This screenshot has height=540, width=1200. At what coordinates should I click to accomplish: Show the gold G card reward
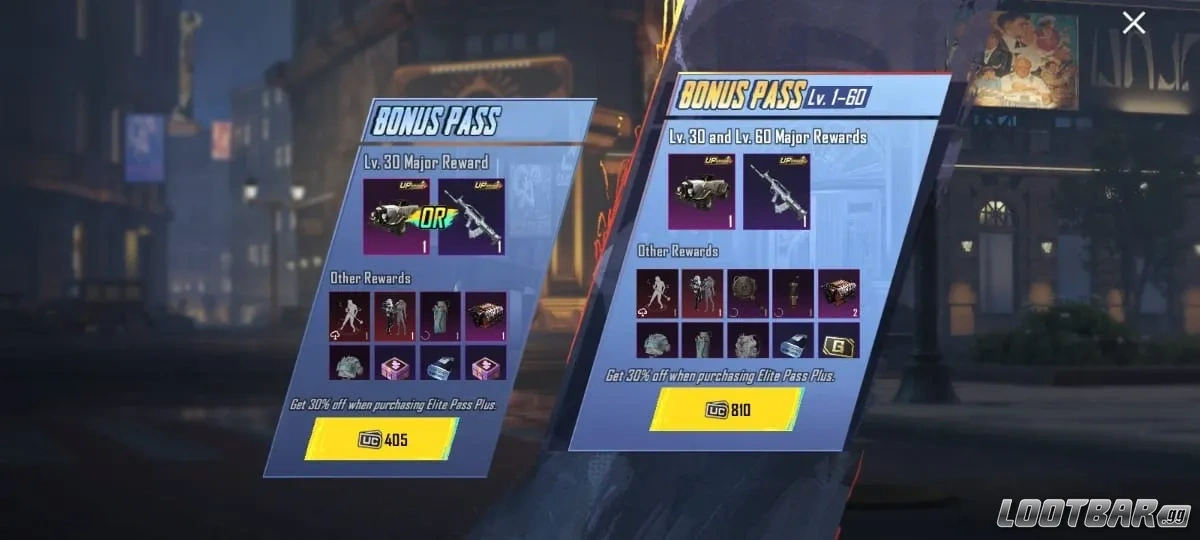pyautogui.click(x=838, y=341)
